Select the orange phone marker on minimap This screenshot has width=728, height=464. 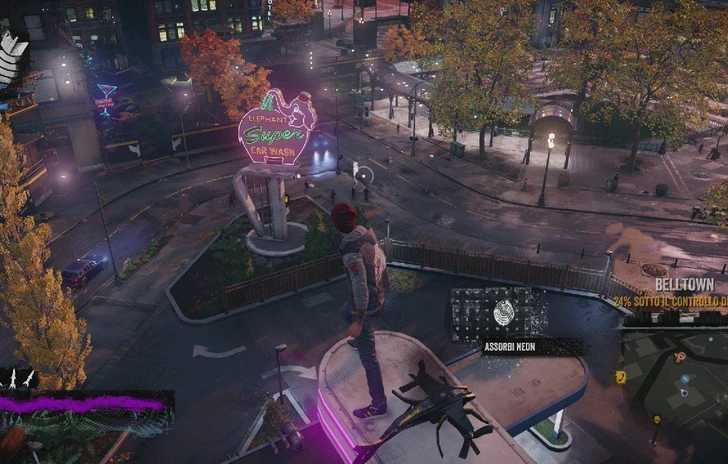point(621,377)
